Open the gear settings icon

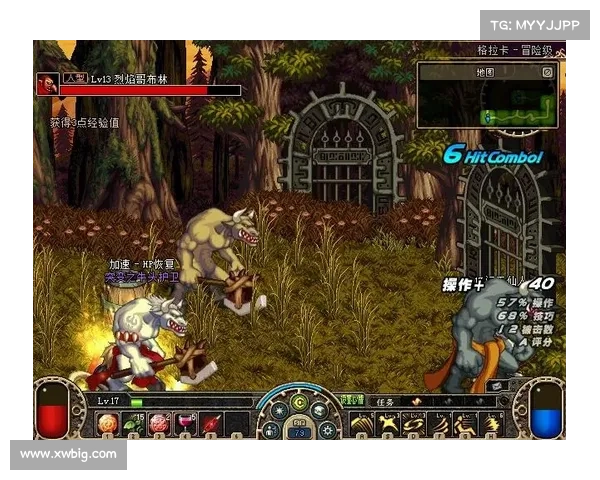[329, 430]
